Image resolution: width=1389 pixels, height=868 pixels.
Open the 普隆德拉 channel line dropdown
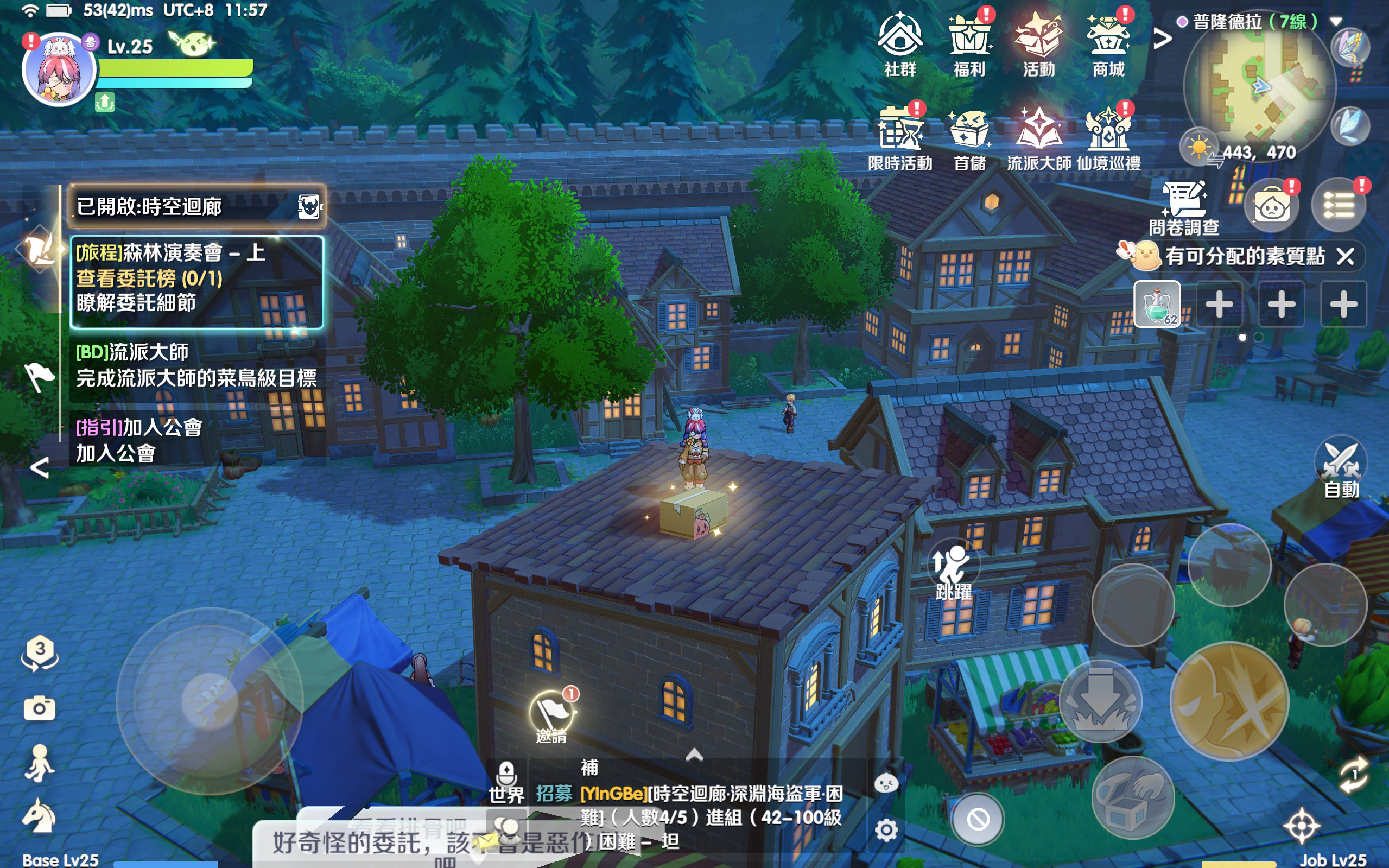[1336, 22]
